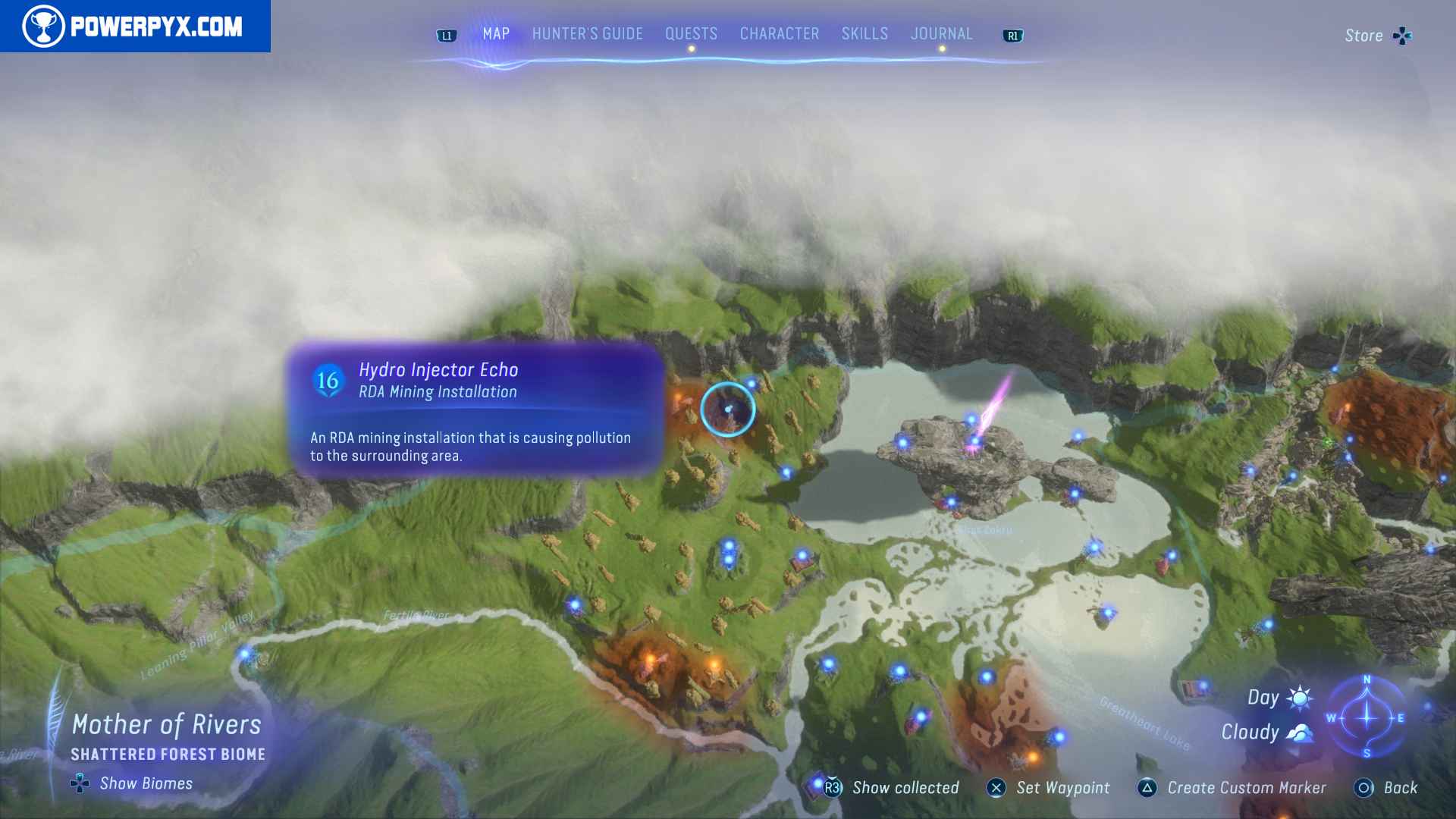Select the Hunter's Guide menu item
This screenshot has height=819, width=1456.
click(586, 33)
